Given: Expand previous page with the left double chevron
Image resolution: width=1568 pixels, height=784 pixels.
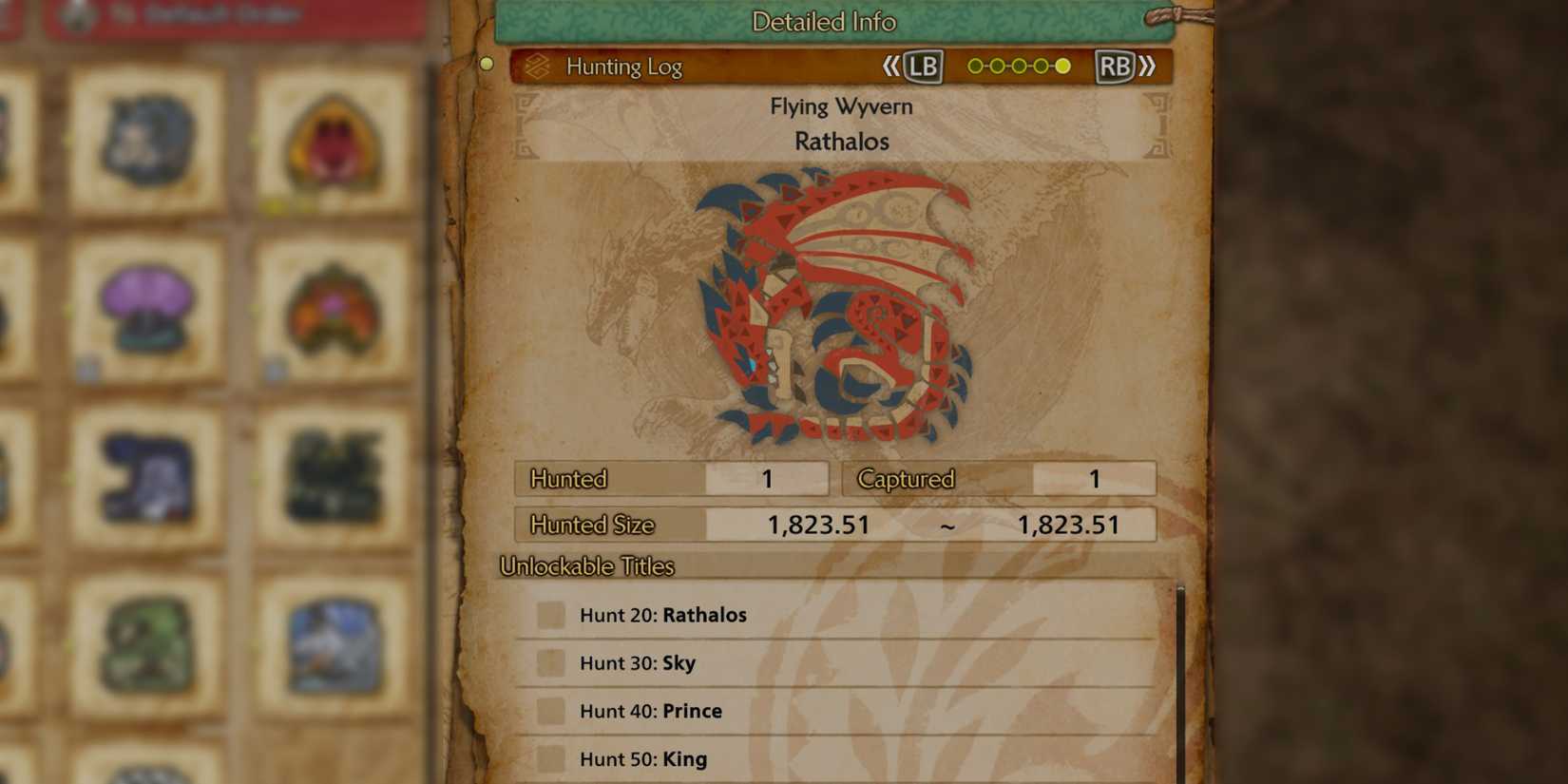Looking at the screenshot, I should [x=891, y=67].
